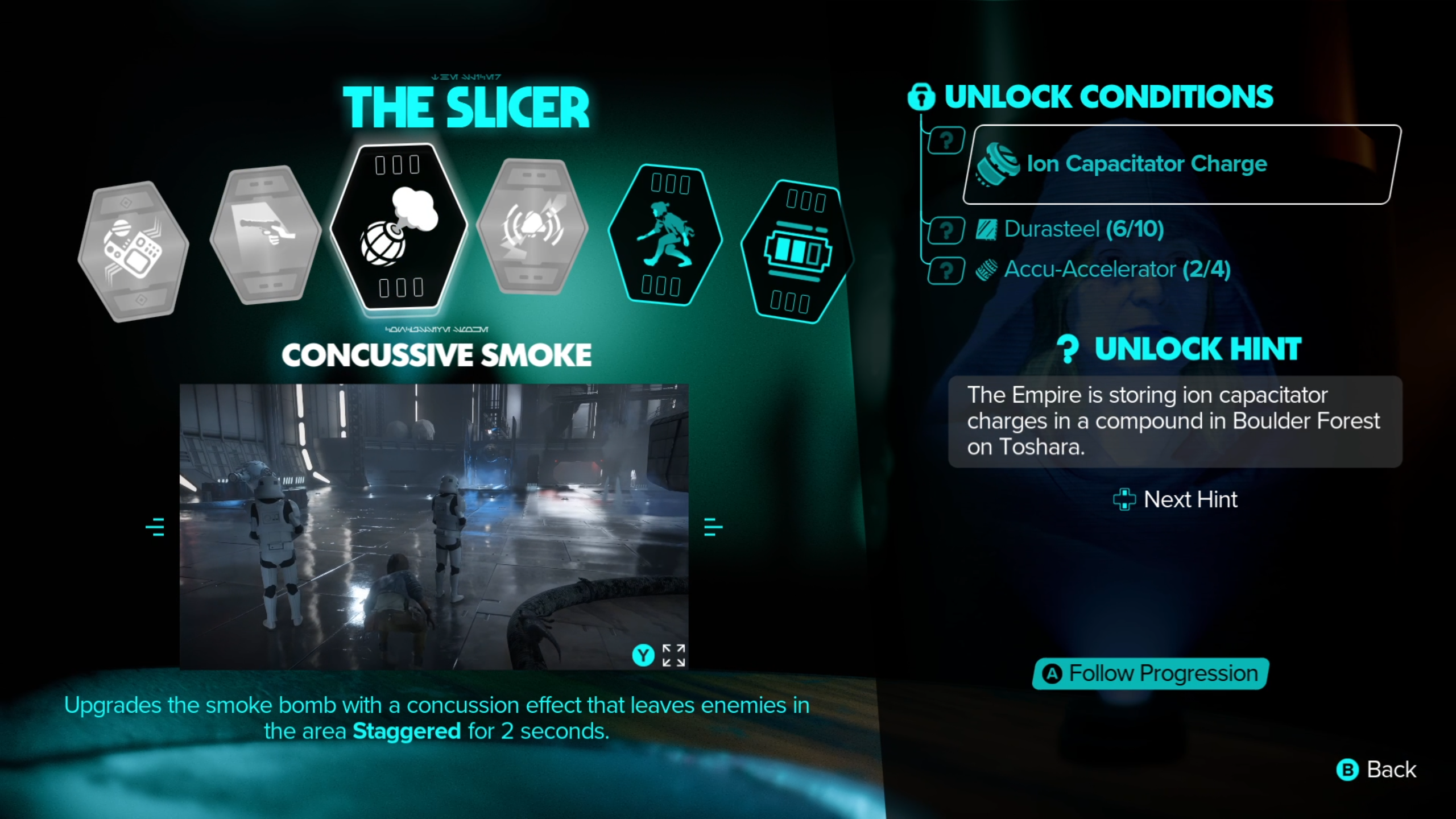Select the Durasteel requirement row
Image resolution: width=1456 pixels, height=819 pixels.
coord(1083,229)
